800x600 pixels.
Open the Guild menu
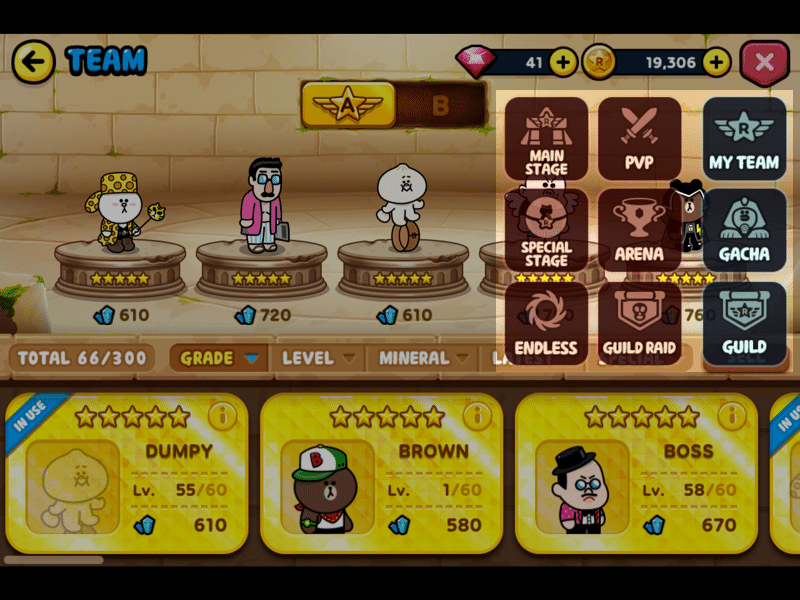[744, 324]
